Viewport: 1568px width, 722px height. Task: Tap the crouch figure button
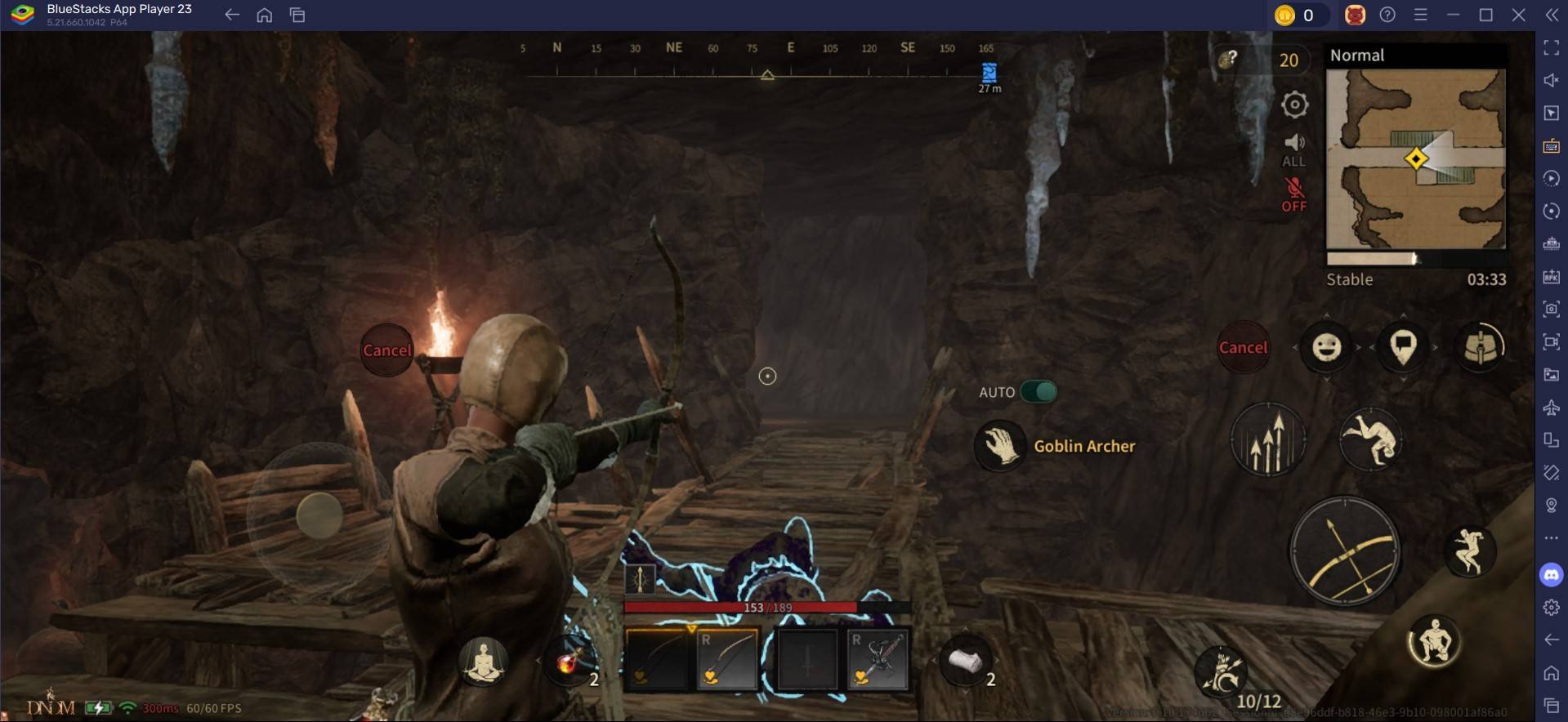click(1434, 642)
